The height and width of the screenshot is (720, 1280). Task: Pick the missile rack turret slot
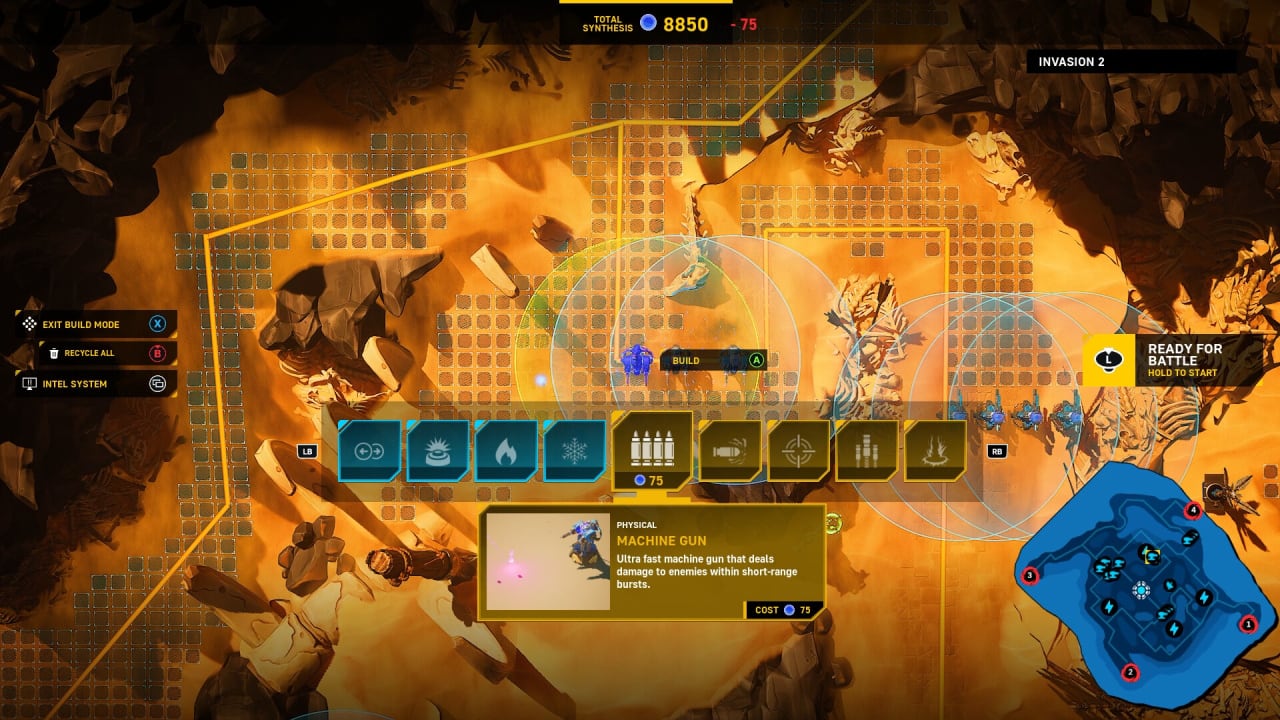click(866, 450)
